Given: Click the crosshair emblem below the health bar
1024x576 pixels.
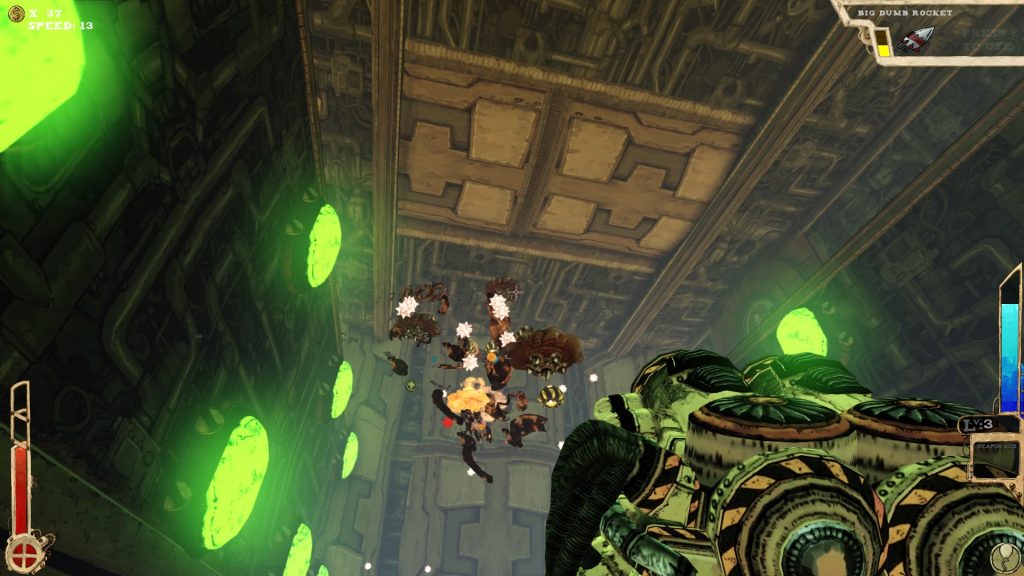Looking at the screenshot, I should [22, 552].
